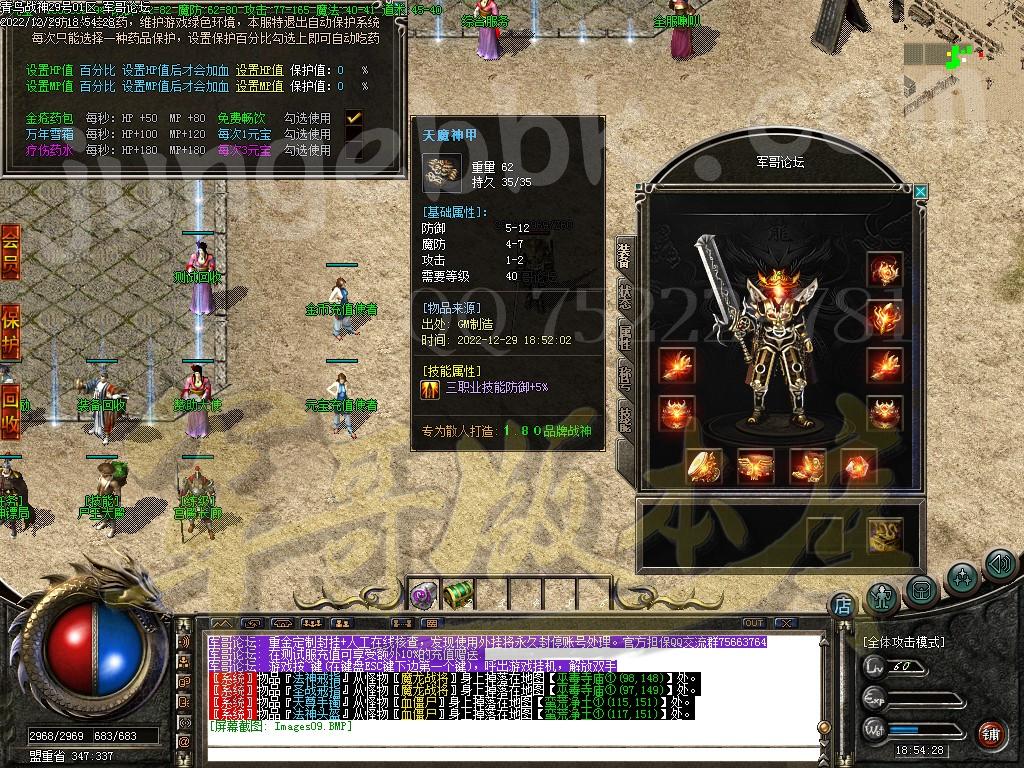Toggle the 金疮药包 auto-use checkbox
The width and height of the screenshot is (1024, 768).
pos(354,118)
